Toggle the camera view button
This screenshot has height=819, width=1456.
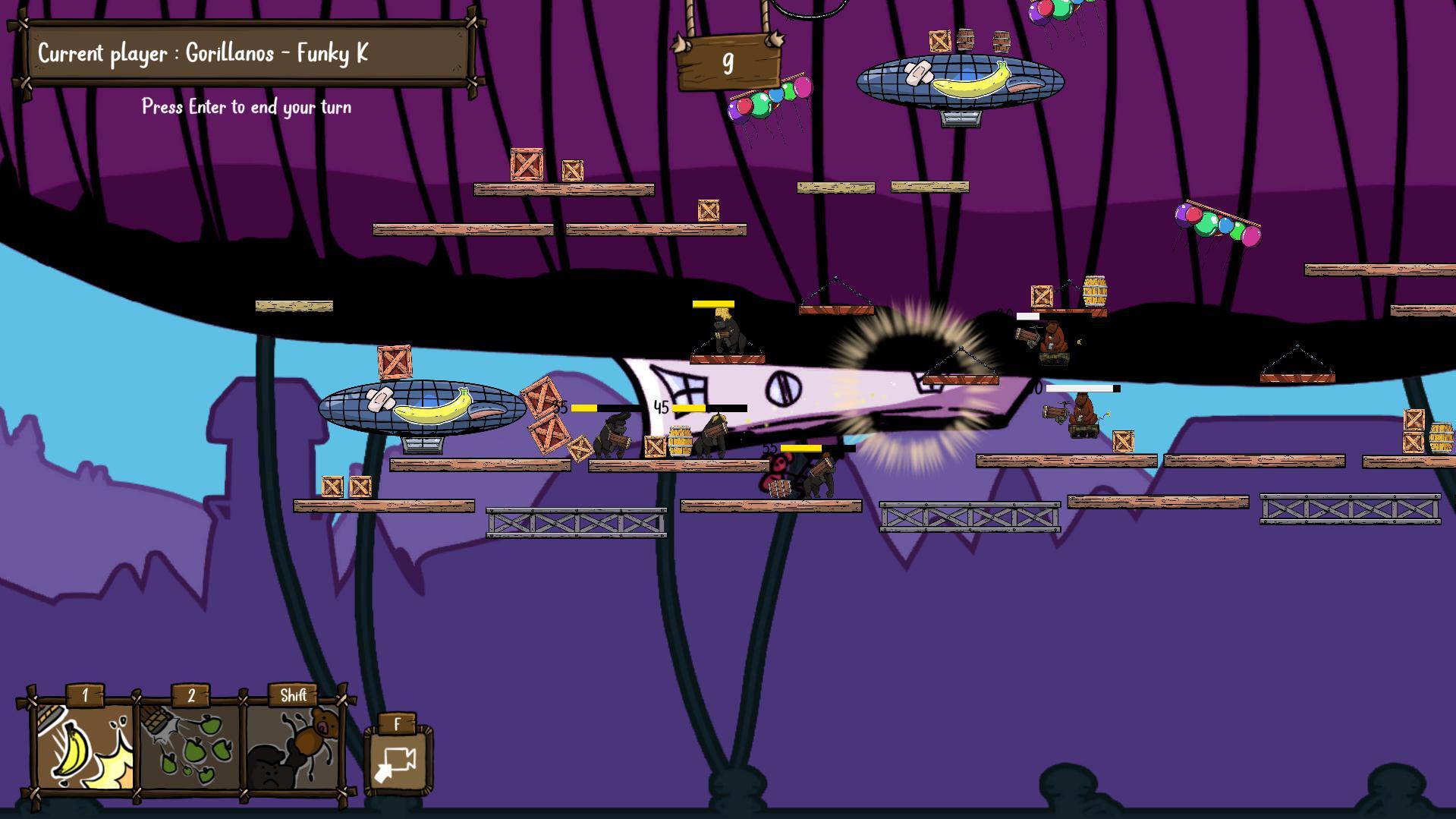398,762
